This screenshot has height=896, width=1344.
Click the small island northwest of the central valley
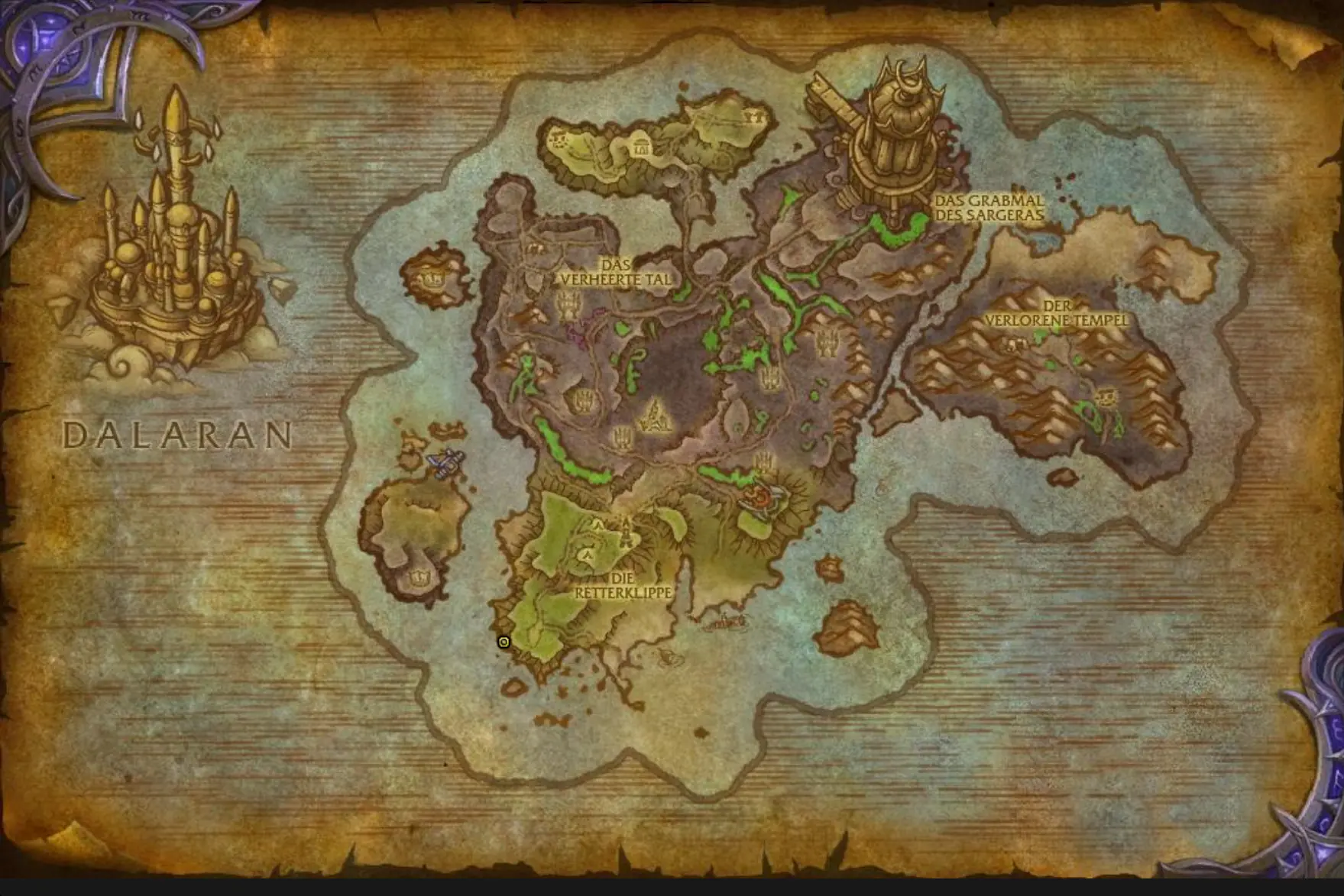[x=432, y=279]
